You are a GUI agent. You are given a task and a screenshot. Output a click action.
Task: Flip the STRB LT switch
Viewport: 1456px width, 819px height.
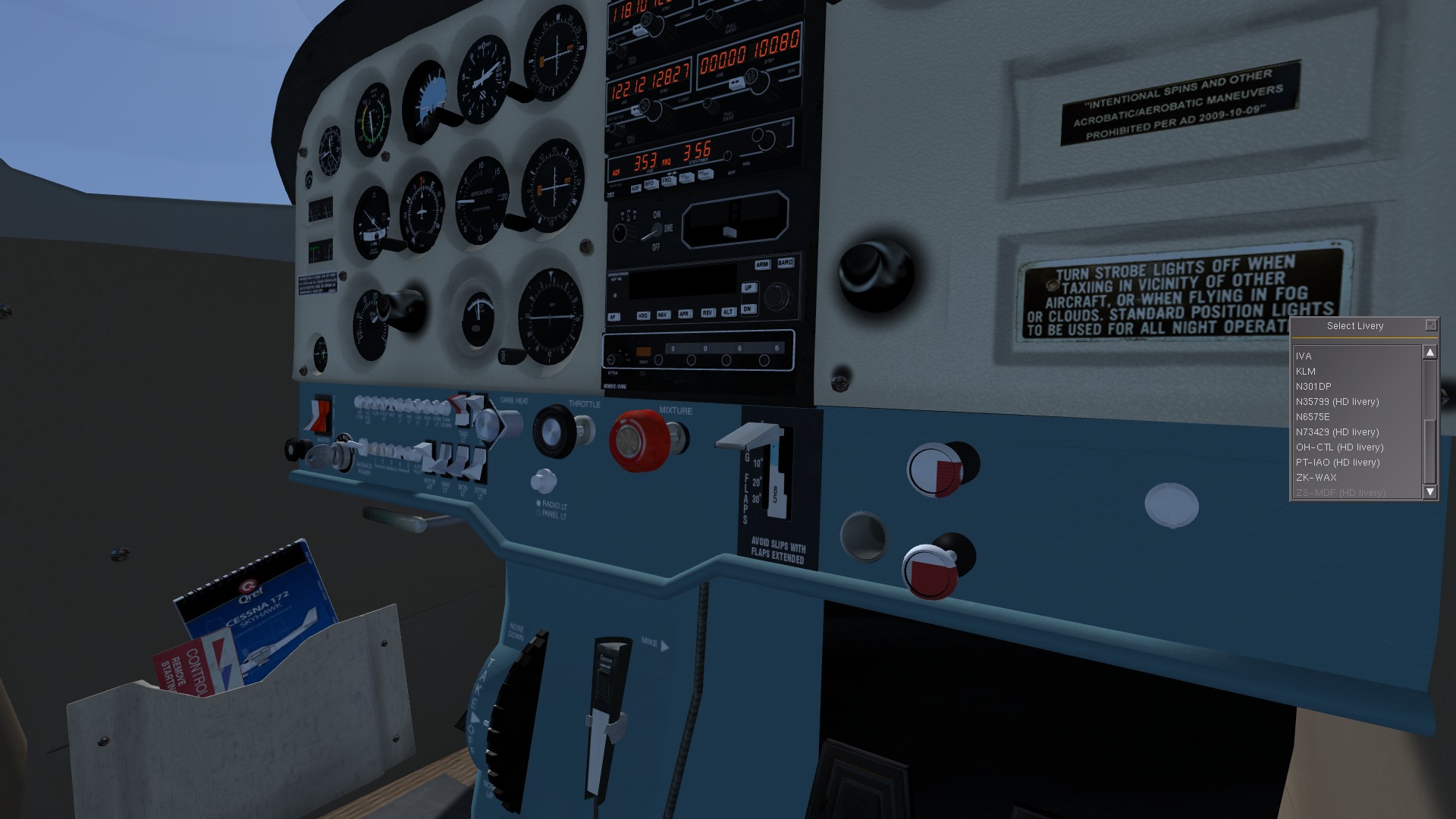tap(478, 461)
